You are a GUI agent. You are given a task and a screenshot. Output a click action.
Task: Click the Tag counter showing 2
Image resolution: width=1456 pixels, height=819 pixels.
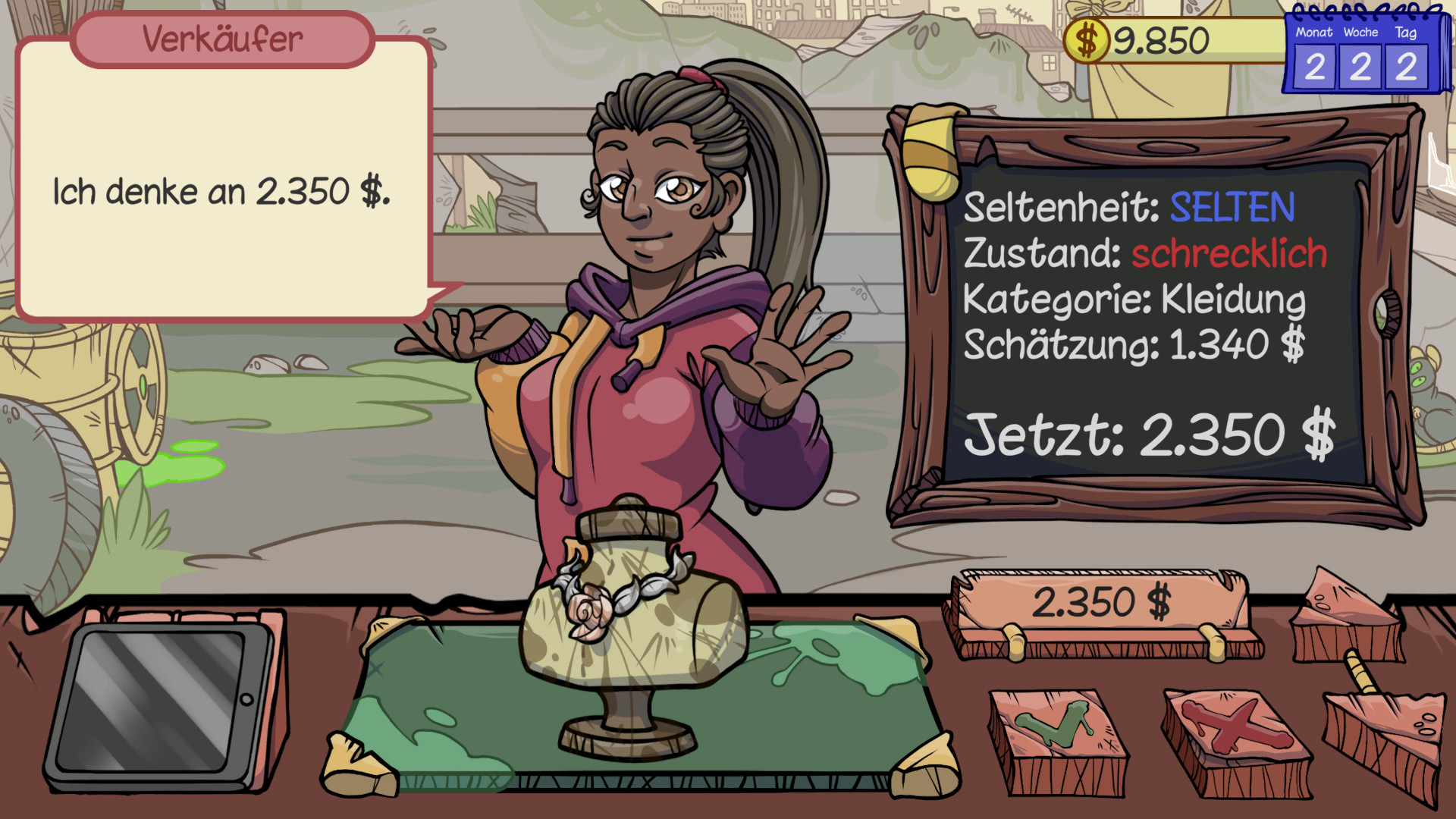(x=1407, y=67)
